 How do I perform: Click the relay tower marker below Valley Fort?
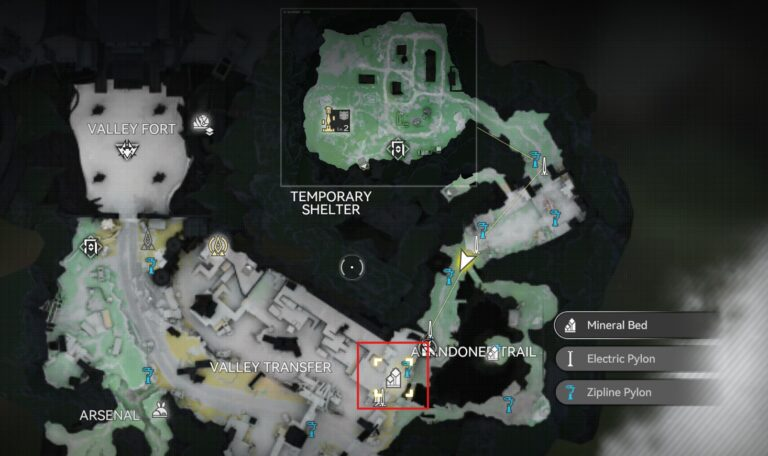147,239
